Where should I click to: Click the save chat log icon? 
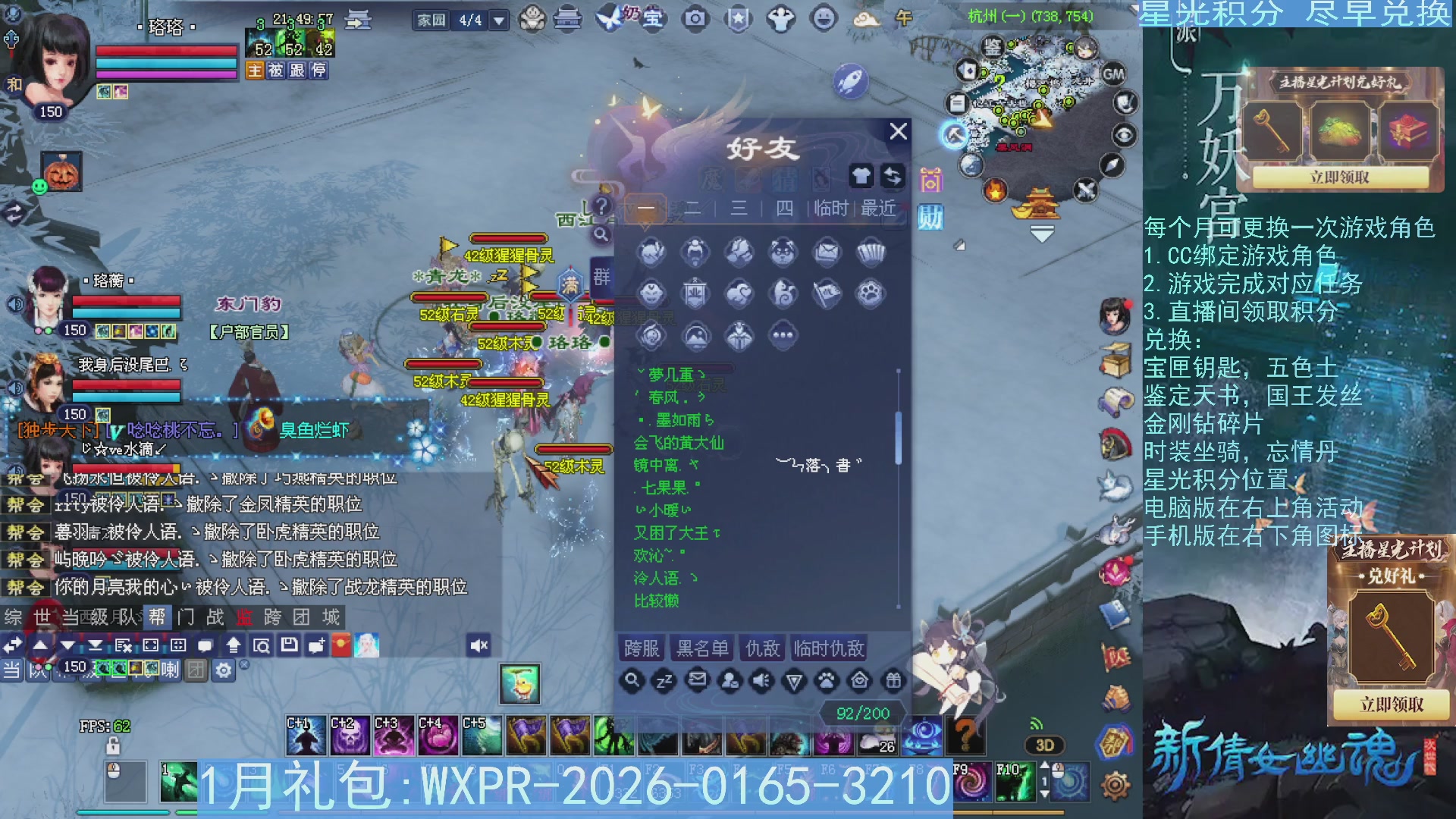(x=290, y=645)
